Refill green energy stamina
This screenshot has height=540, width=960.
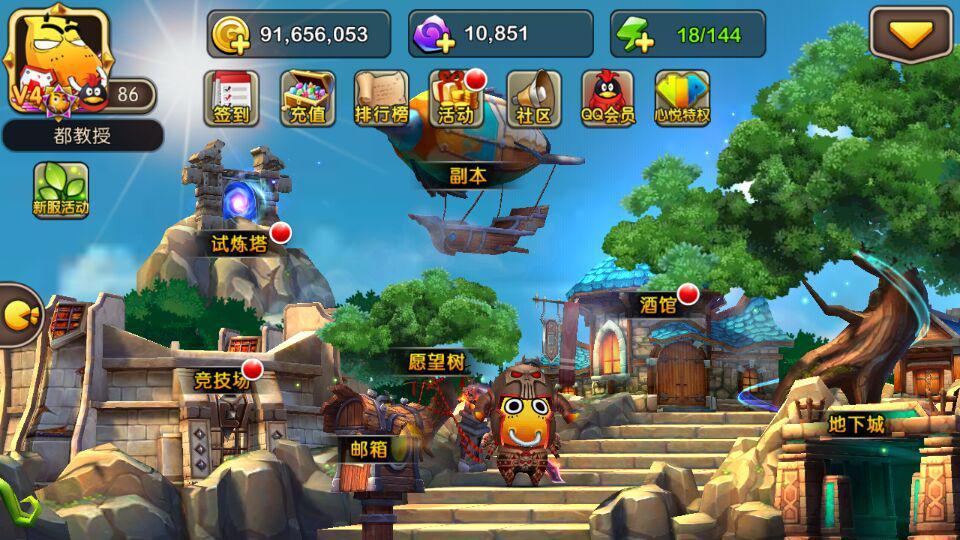[x=634, y=36]
